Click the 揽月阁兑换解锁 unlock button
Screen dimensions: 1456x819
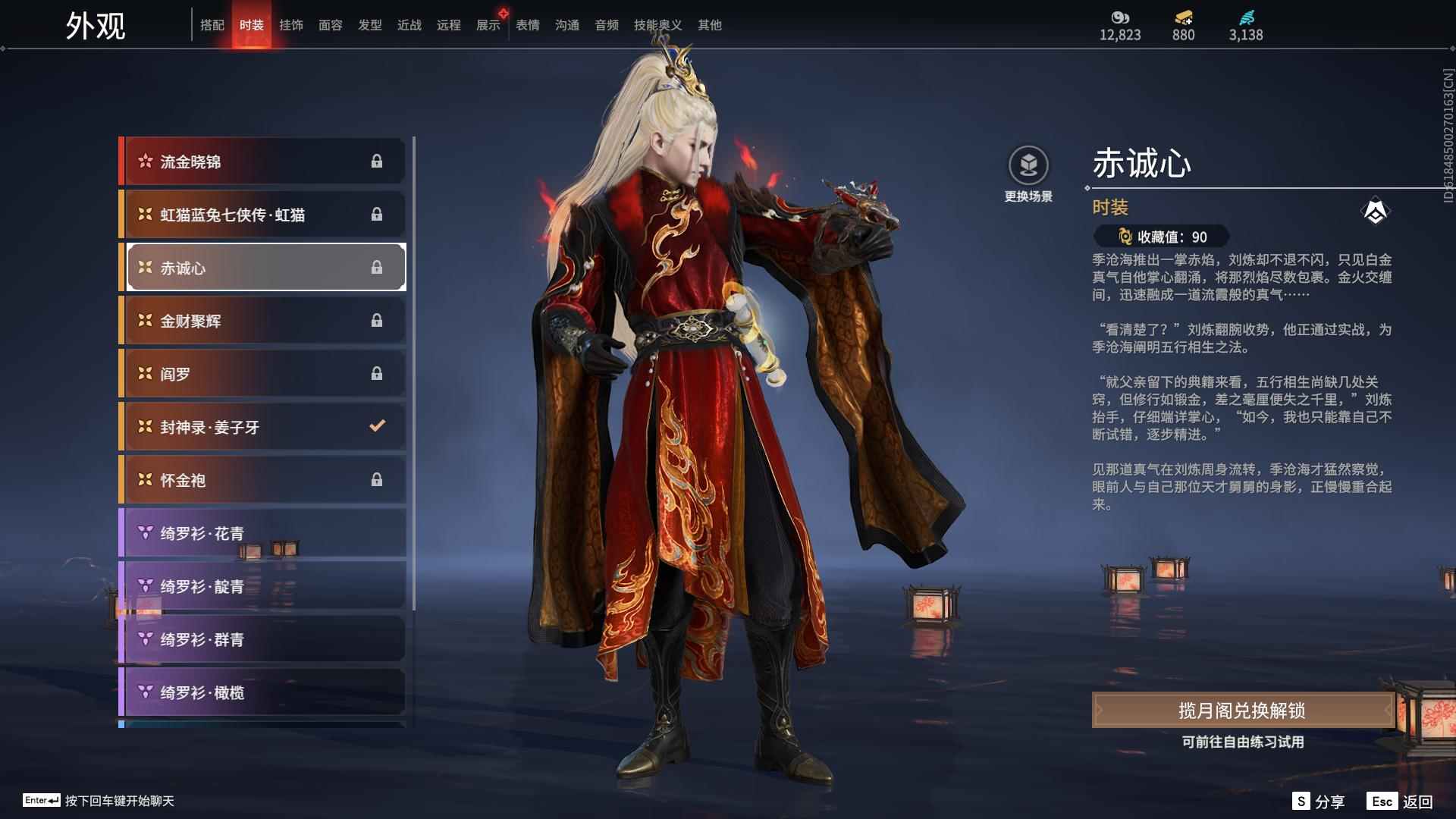(1241, 711)
